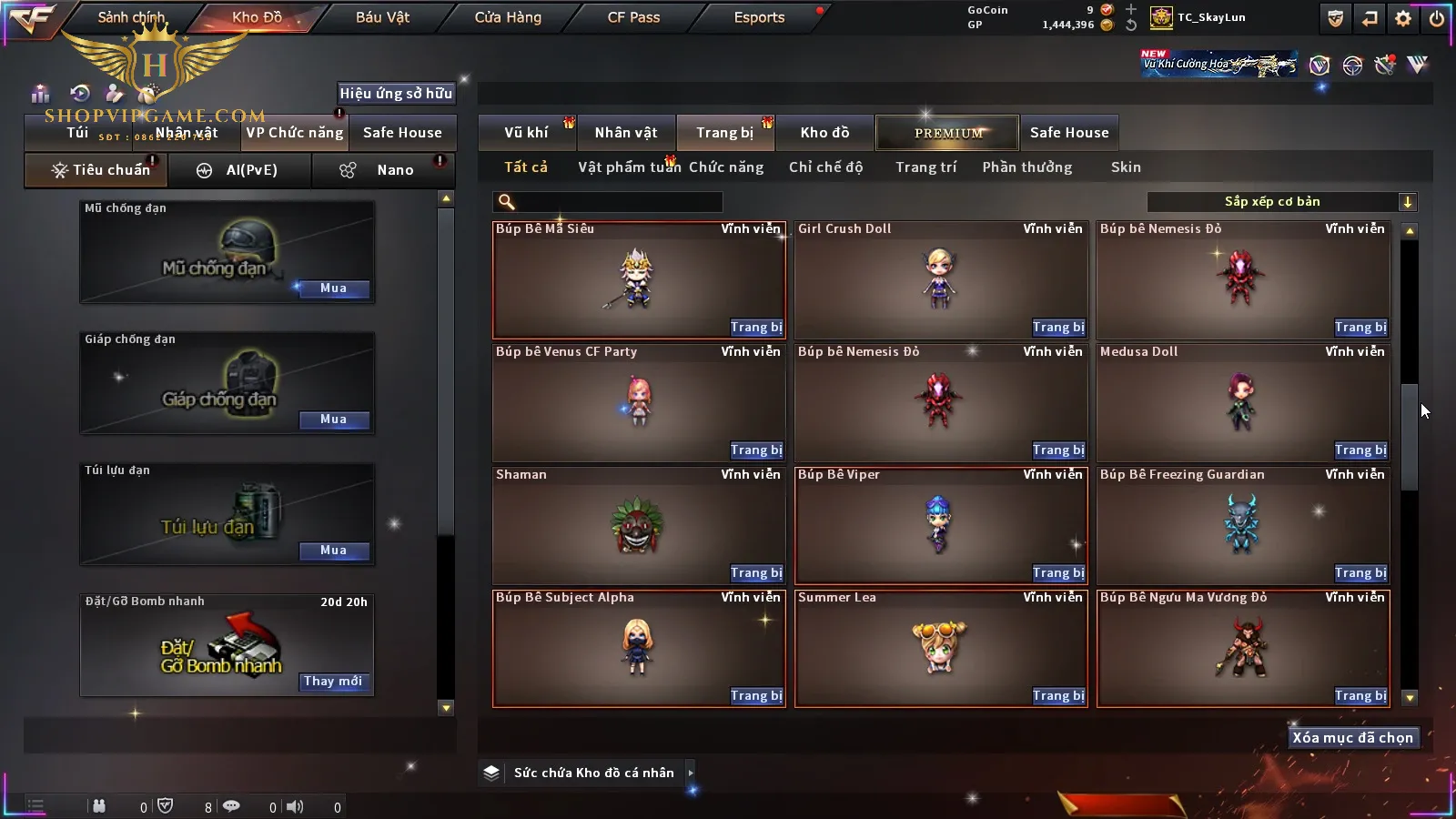Open the Esports menu
The height and width of the screenshot is (819, 1456).
tap(759, 17)
